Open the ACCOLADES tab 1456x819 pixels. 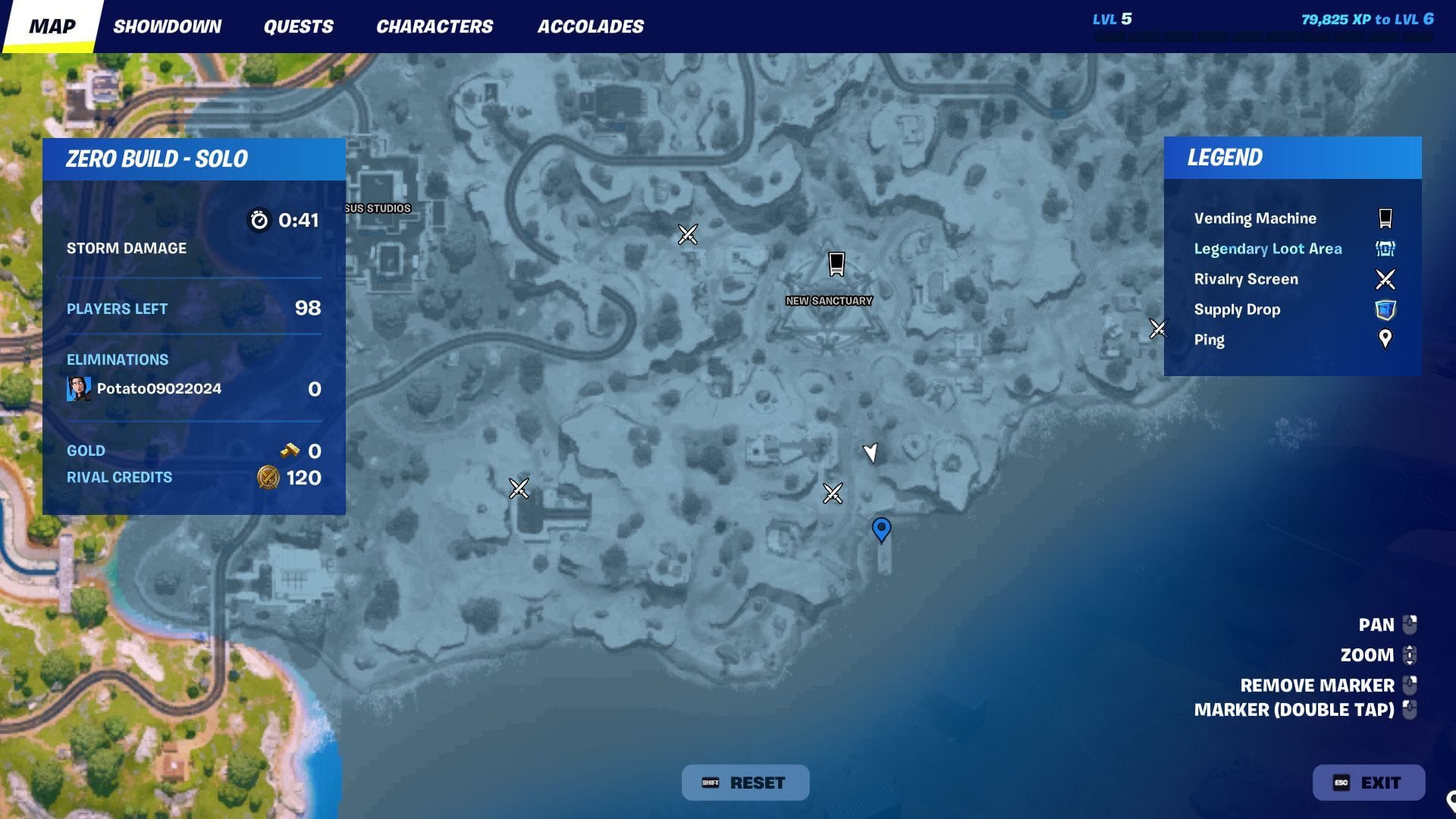coord(590,26)
